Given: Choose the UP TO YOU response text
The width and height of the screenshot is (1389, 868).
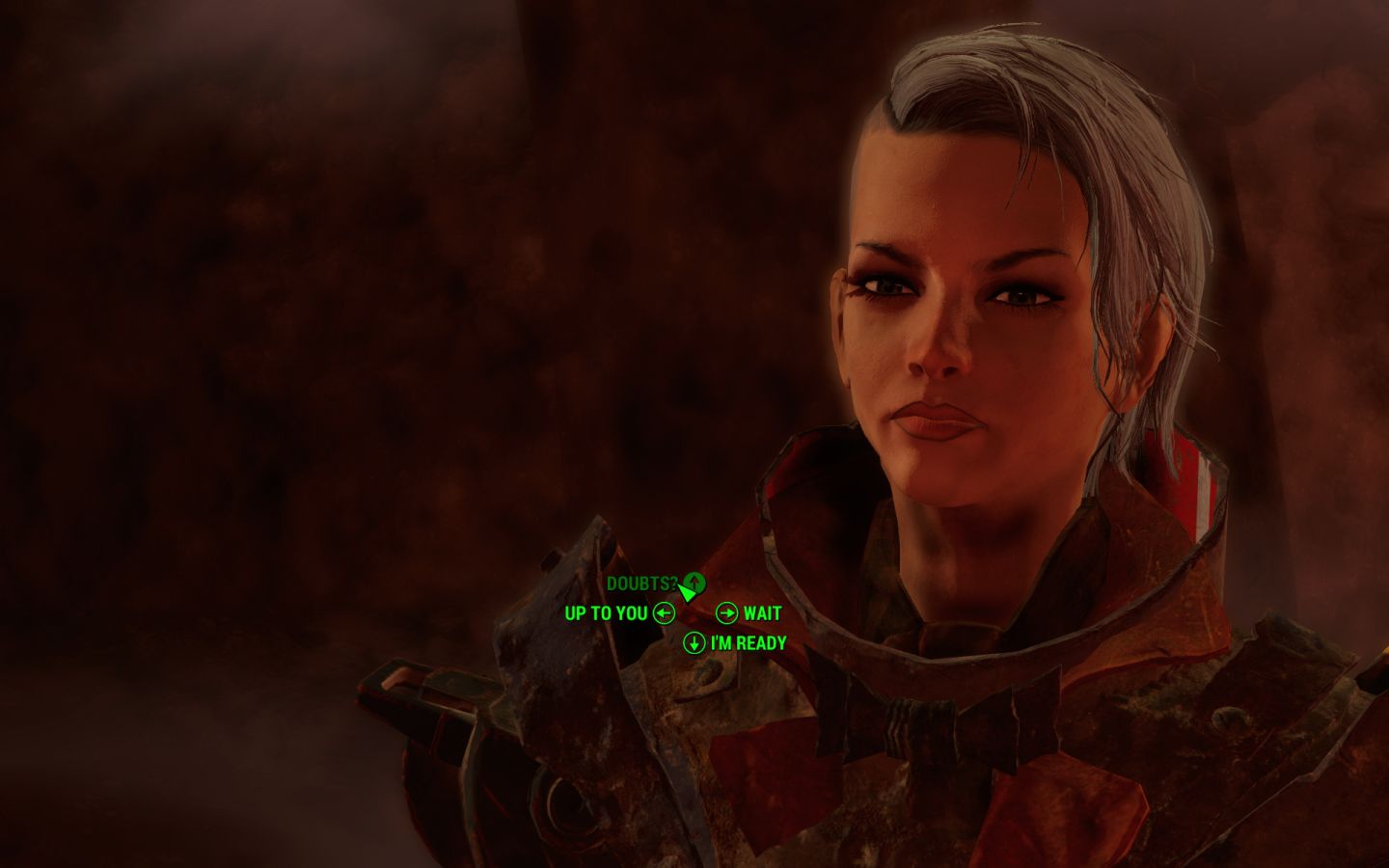Looking at the screenshot, I should (x=606, y=613).
